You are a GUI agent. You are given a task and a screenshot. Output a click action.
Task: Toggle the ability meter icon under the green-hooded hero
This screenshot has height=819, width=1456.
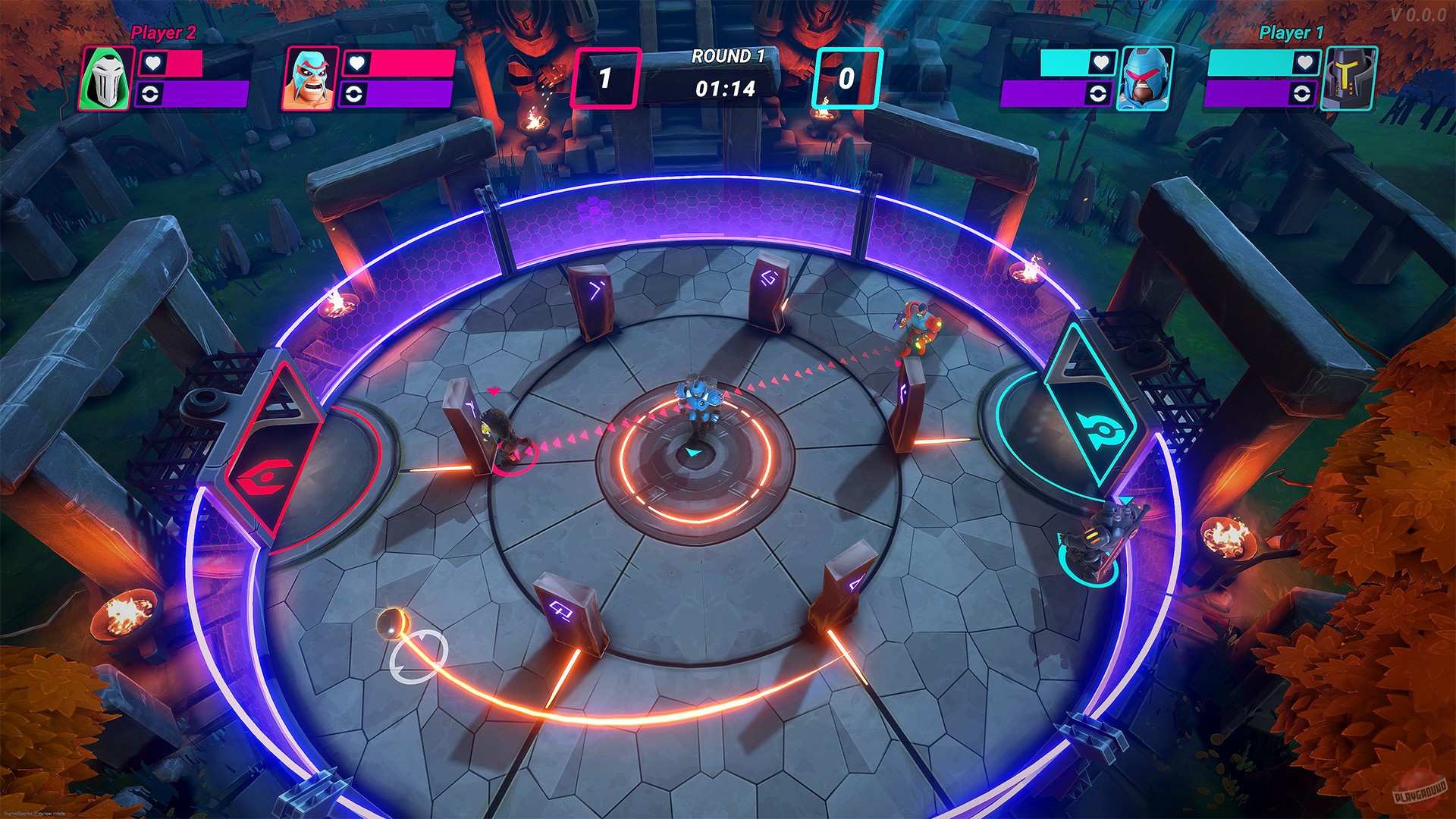pyautogui.click(x=149, y=94)
